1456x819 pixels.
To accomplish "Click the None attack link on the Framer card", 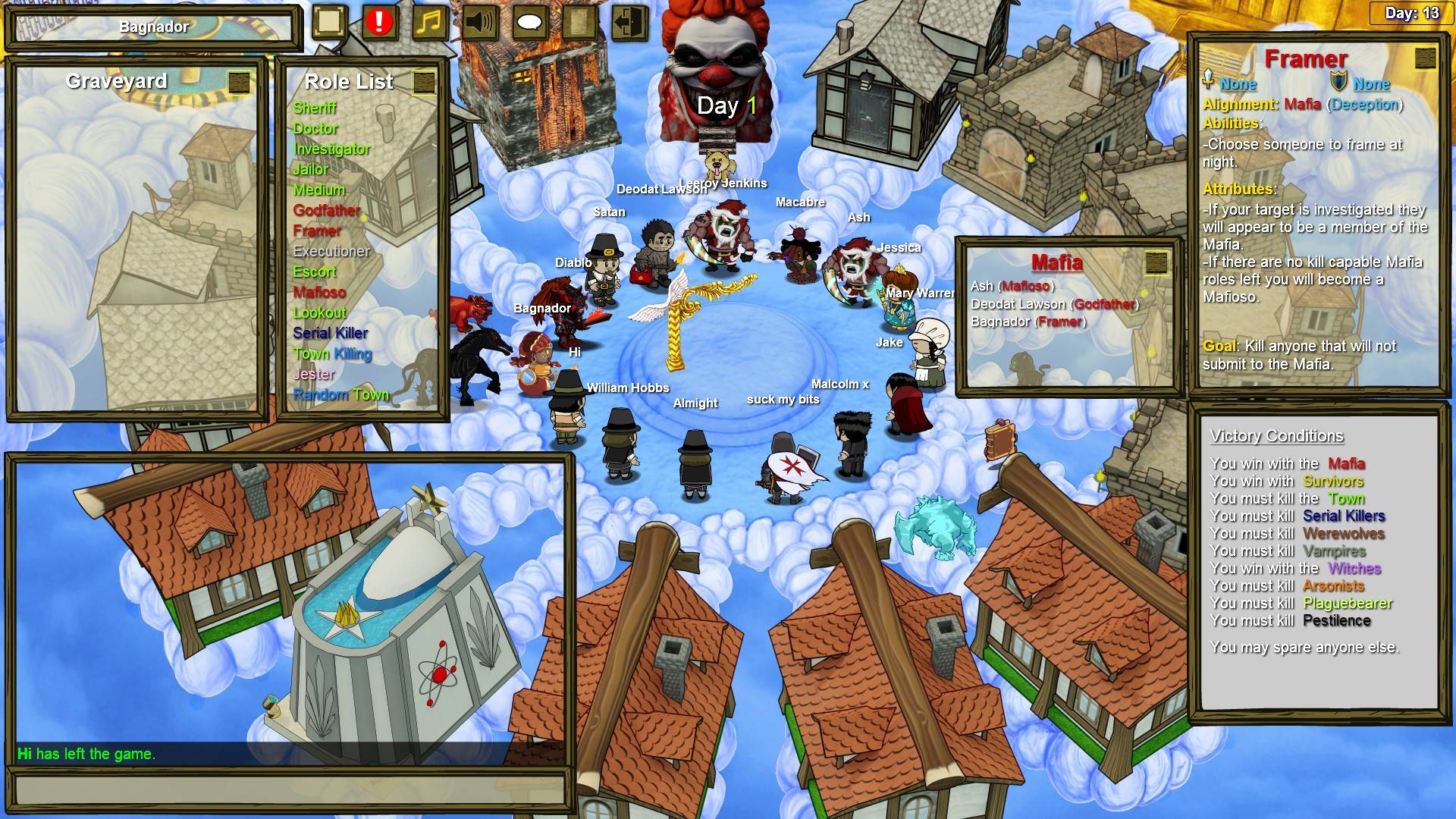I will (1237, 84).
